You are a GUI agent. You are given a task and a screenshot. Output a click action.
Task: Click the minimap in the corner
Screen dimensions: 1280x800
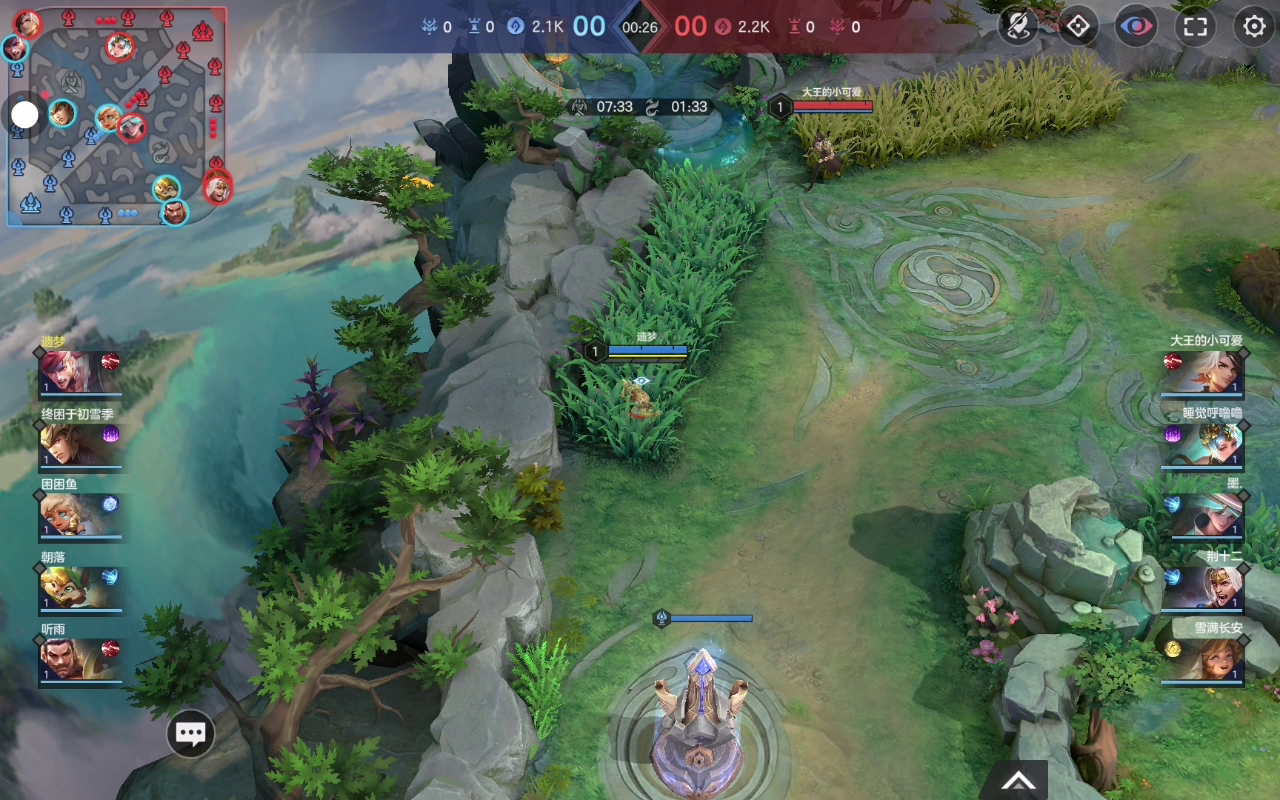coord(118,115)
